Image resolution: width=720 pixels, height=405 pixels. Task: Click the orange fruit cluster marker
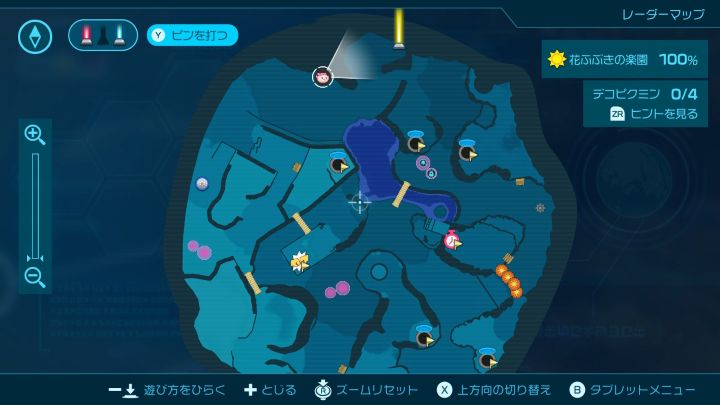point(509,279)
